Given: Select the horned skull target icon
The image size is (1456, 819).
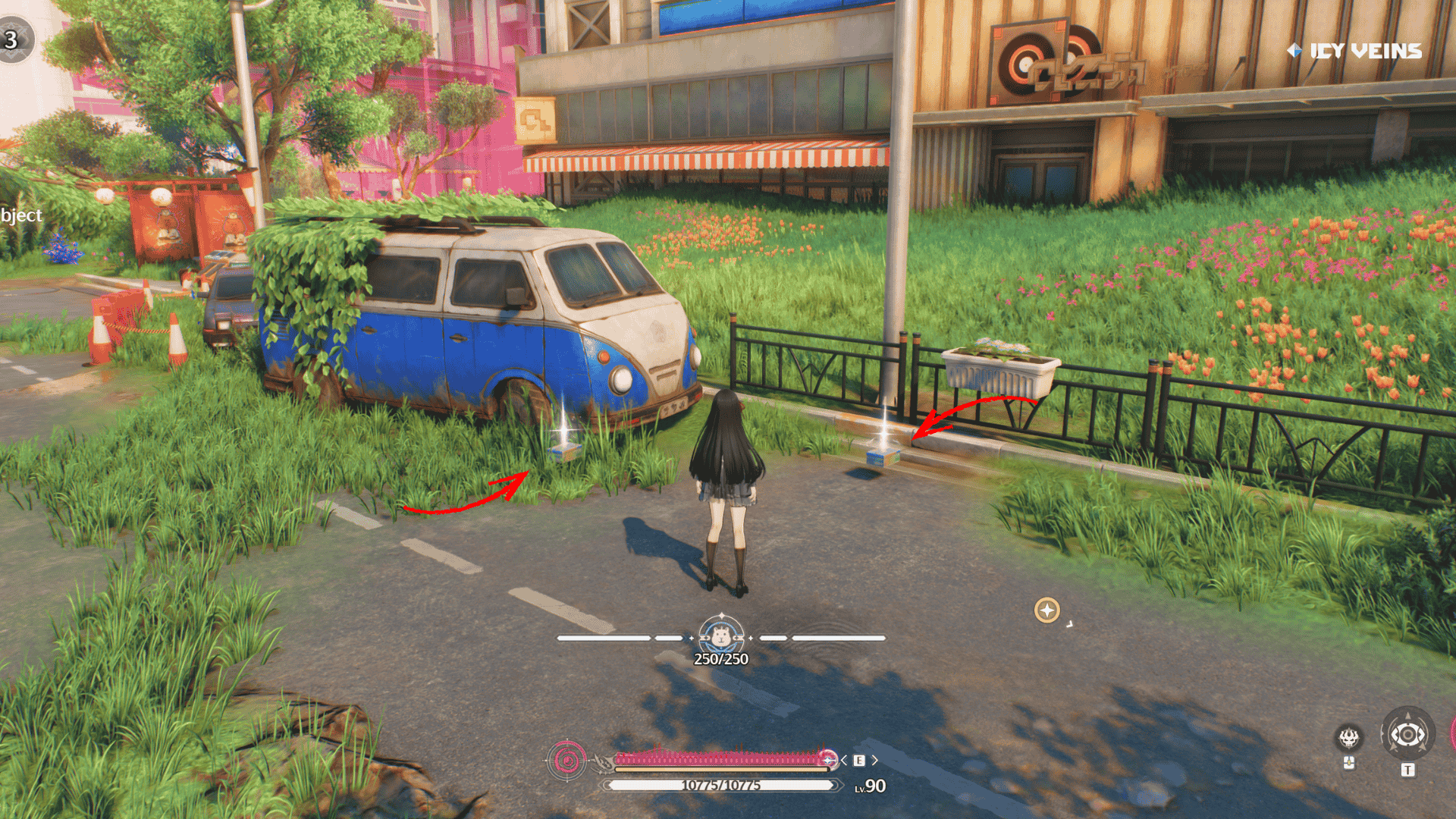Looking at the screenshot, I should [x=1348, y=736].
